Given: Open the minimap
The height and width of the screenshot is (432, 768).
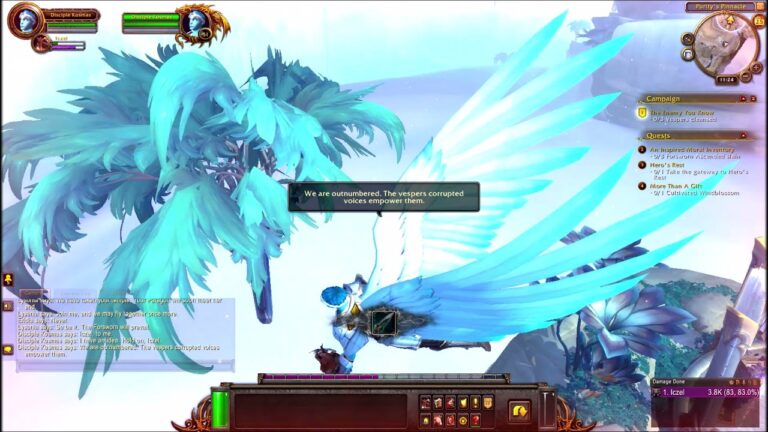Looking at the screenshot, I should 723,44.
